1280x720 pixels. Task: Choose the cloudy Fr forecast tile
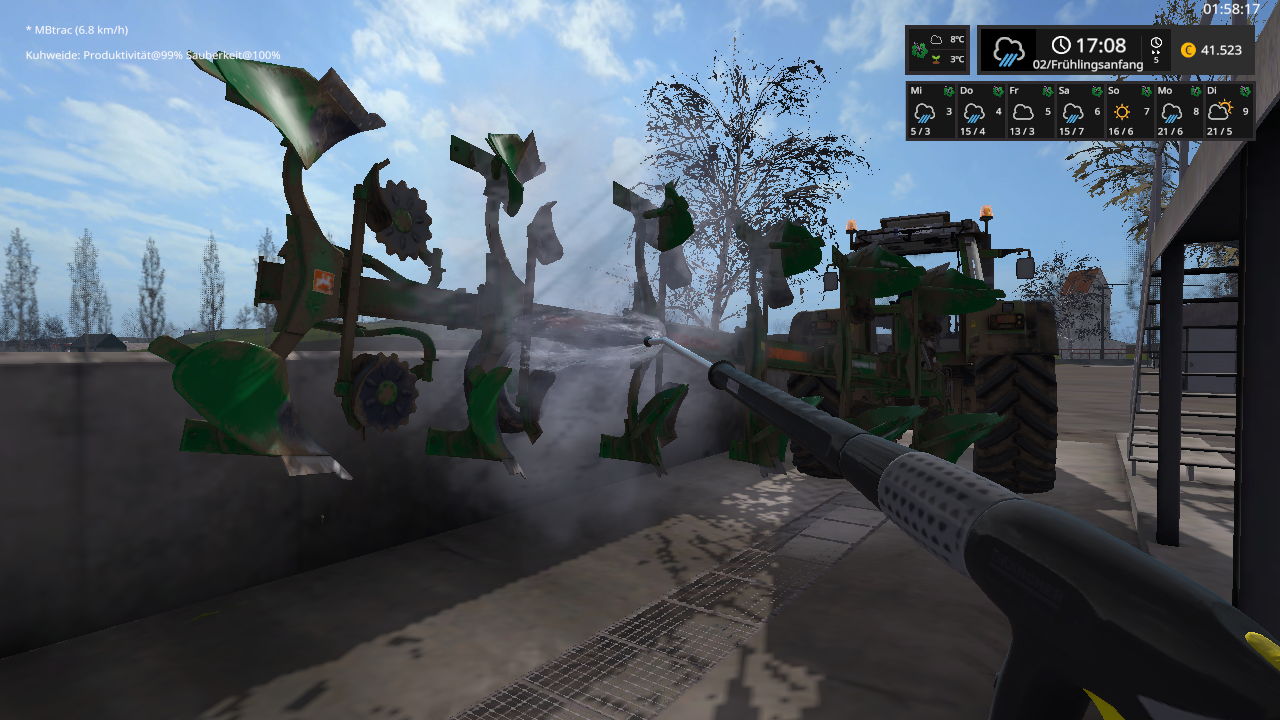[1030, 111]
